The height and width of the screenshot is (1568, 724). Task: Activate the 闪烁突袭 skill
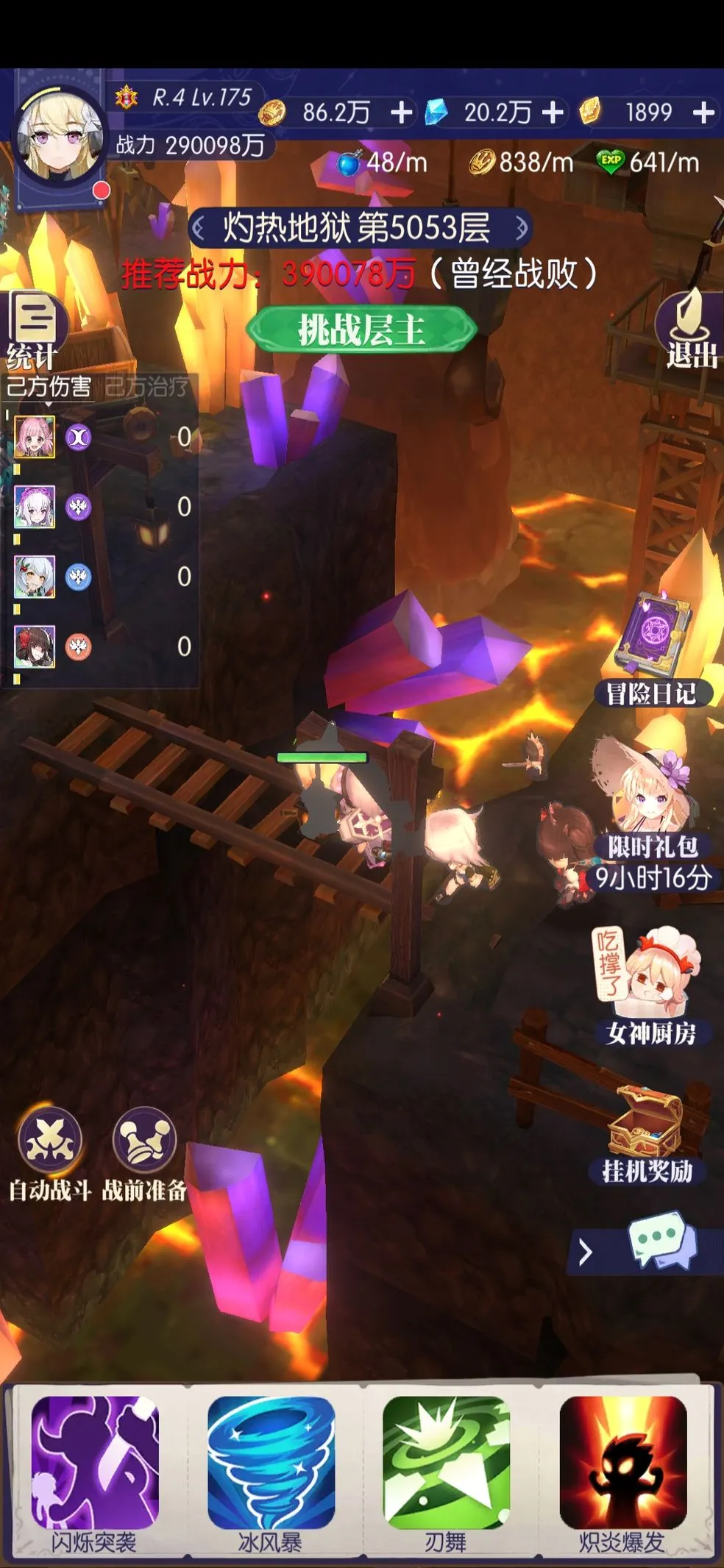[x=94, y=1462]
